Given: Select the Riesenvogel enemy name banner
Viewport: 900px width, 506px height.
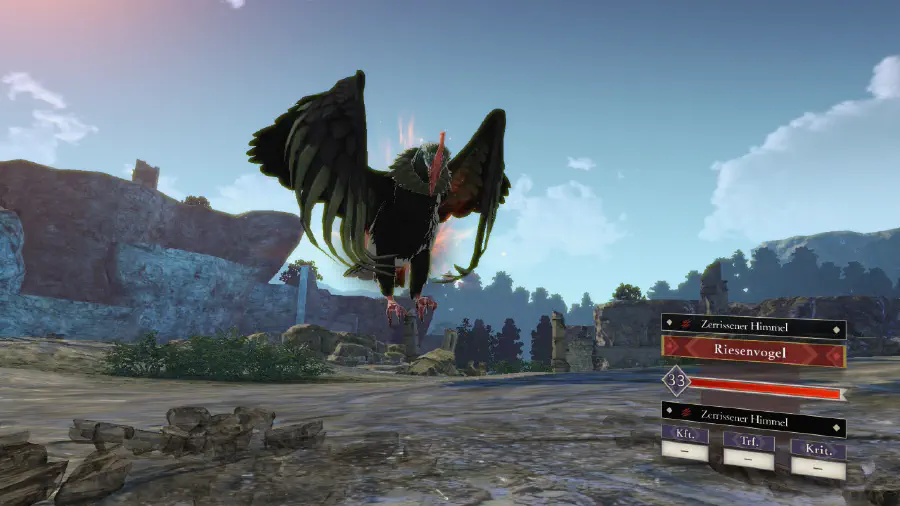Looking at the screenshot, I should (x=753, y=351).
